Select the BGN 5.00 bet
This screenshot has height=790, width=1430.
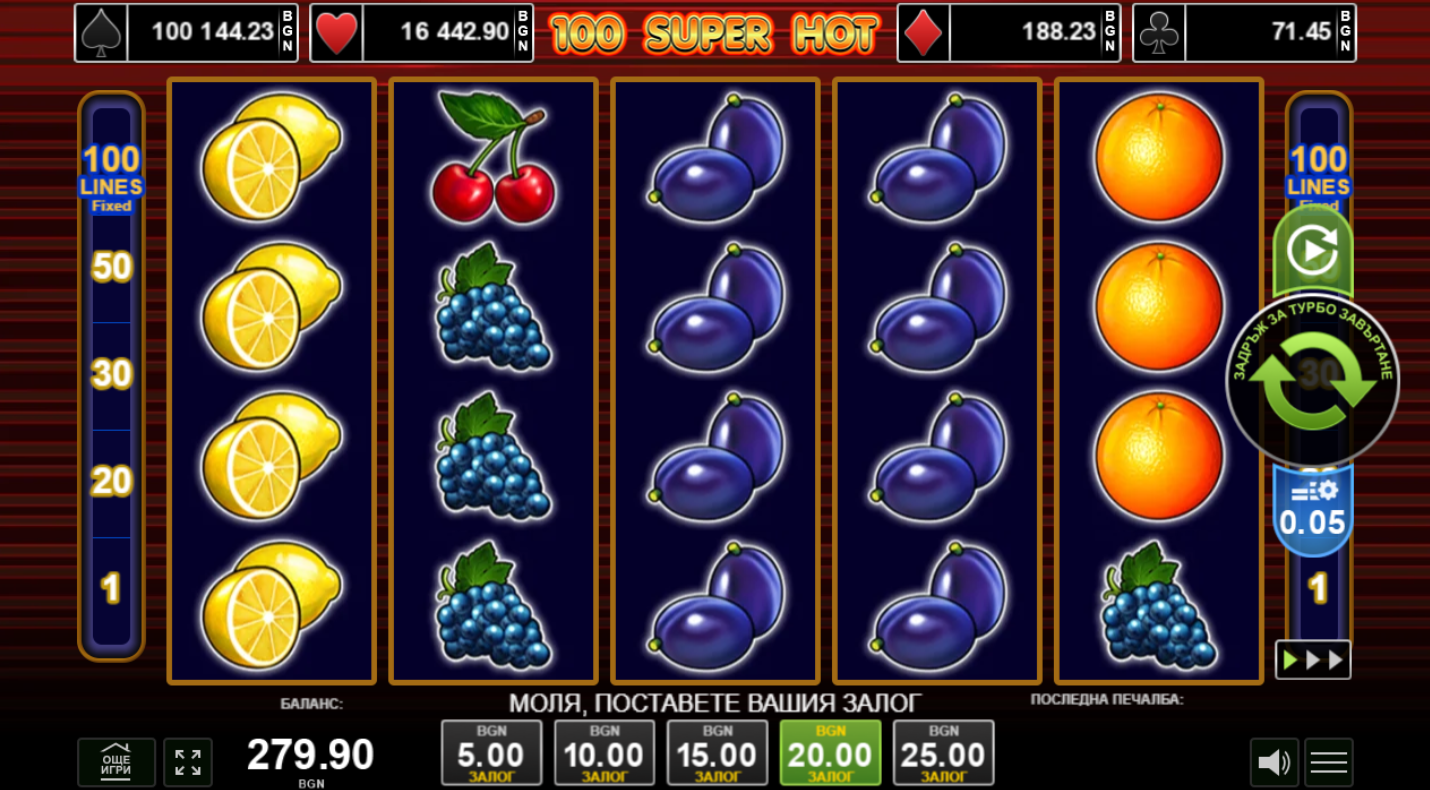(491, 752)
